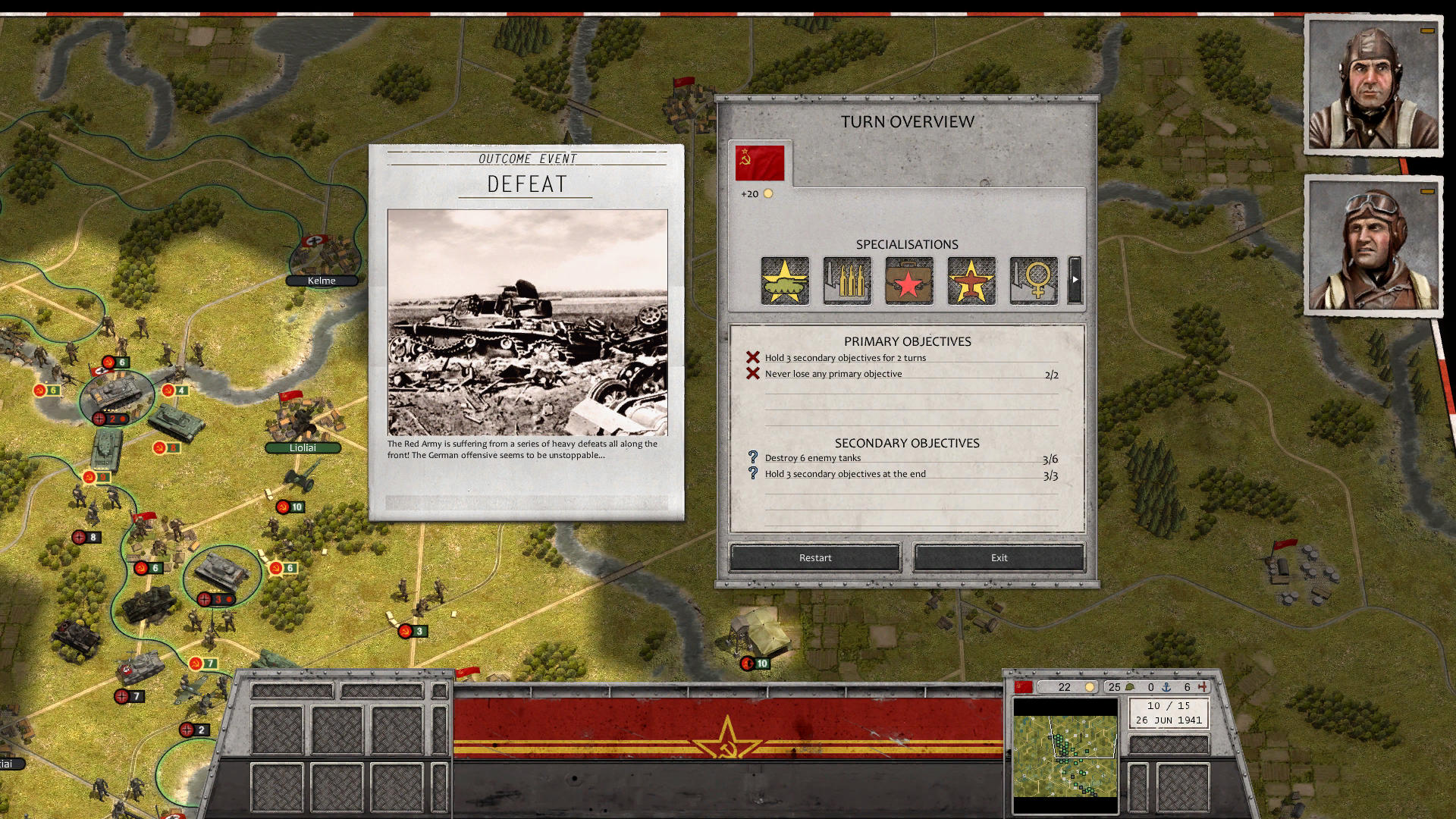The height and width of the screenshot is (819, 1456).
Task: Select the goggles pilot commander portrait
Action: coord(1373,246)
